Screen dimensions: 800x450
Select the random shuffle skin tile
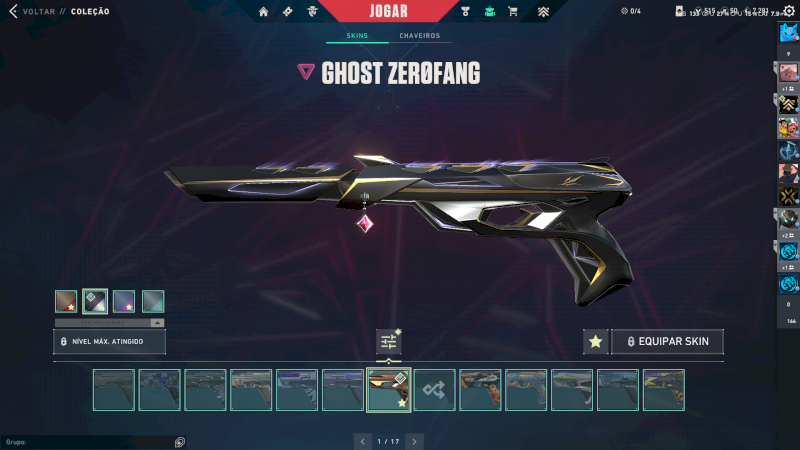click(435, 390)
